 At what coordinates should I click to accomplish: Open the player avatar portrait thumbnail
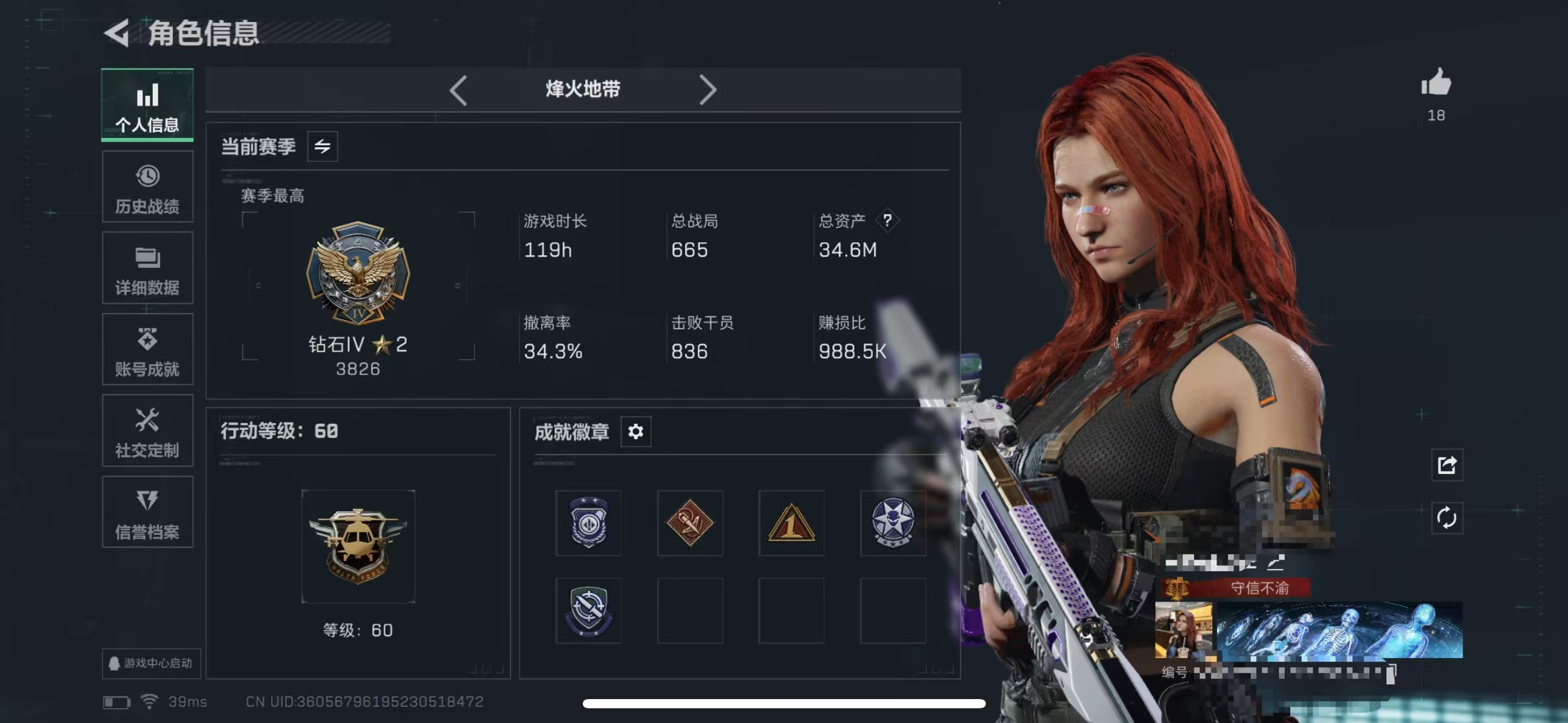1183,630
